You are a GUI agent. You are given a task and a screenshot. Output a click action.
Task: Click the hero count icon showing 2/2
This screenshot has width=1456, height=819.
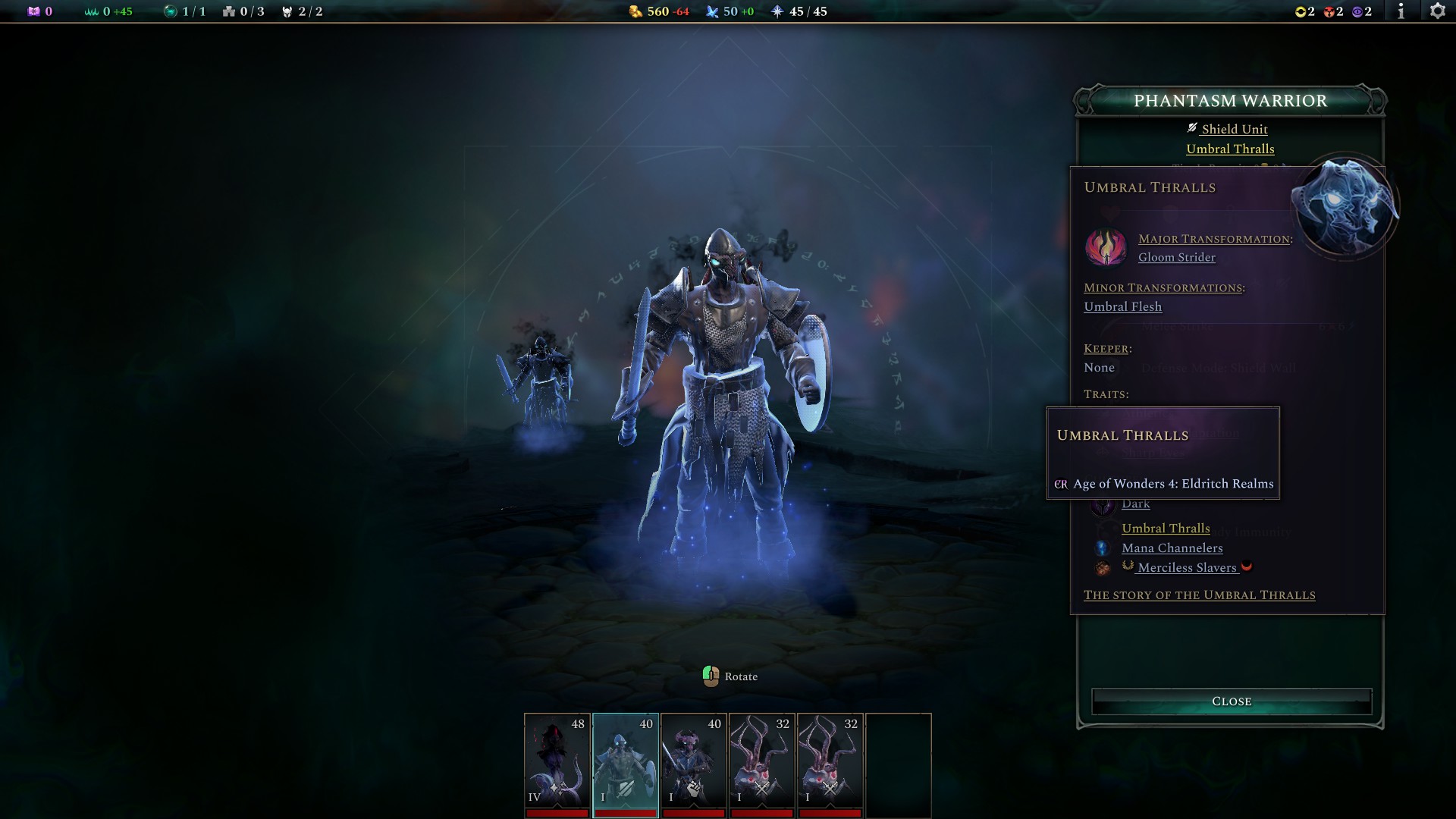[x=287, y=11]
